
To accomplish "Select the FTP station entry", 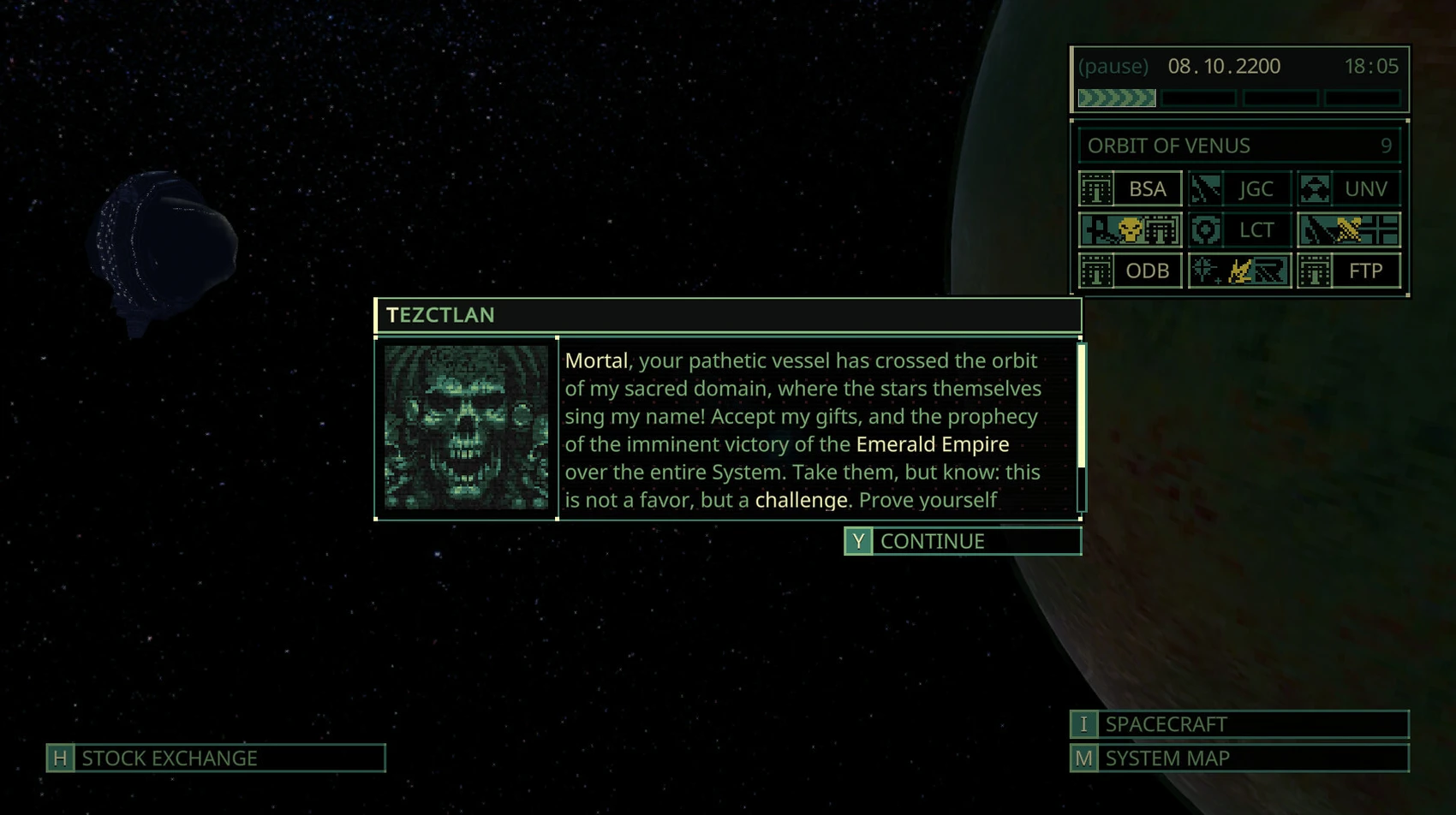I will point(1349,271).
